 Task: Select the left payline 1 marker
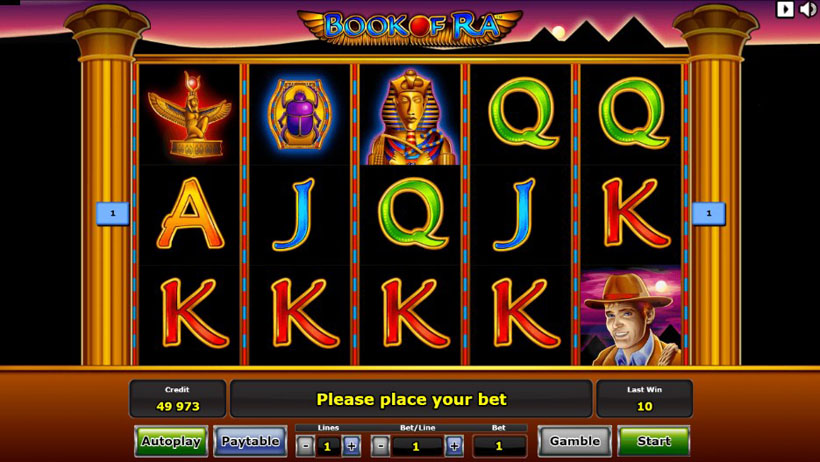pos(113,213)
